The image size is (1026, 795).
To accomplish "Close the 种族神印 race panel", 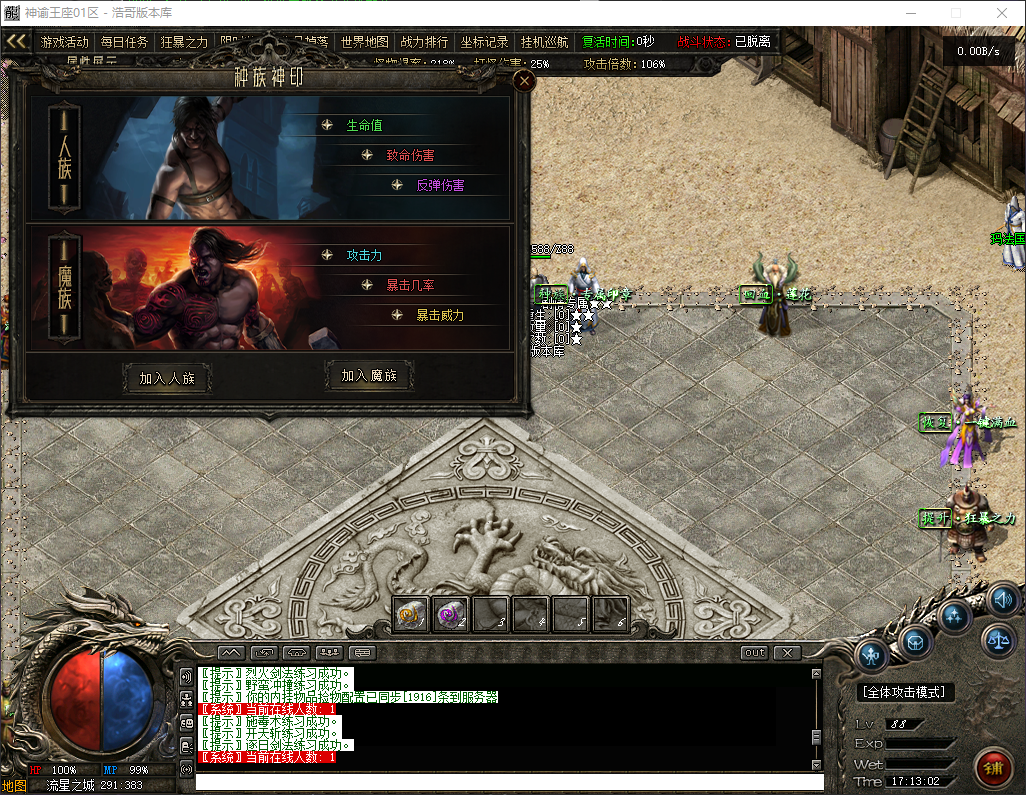I will [x=523, y=82].
